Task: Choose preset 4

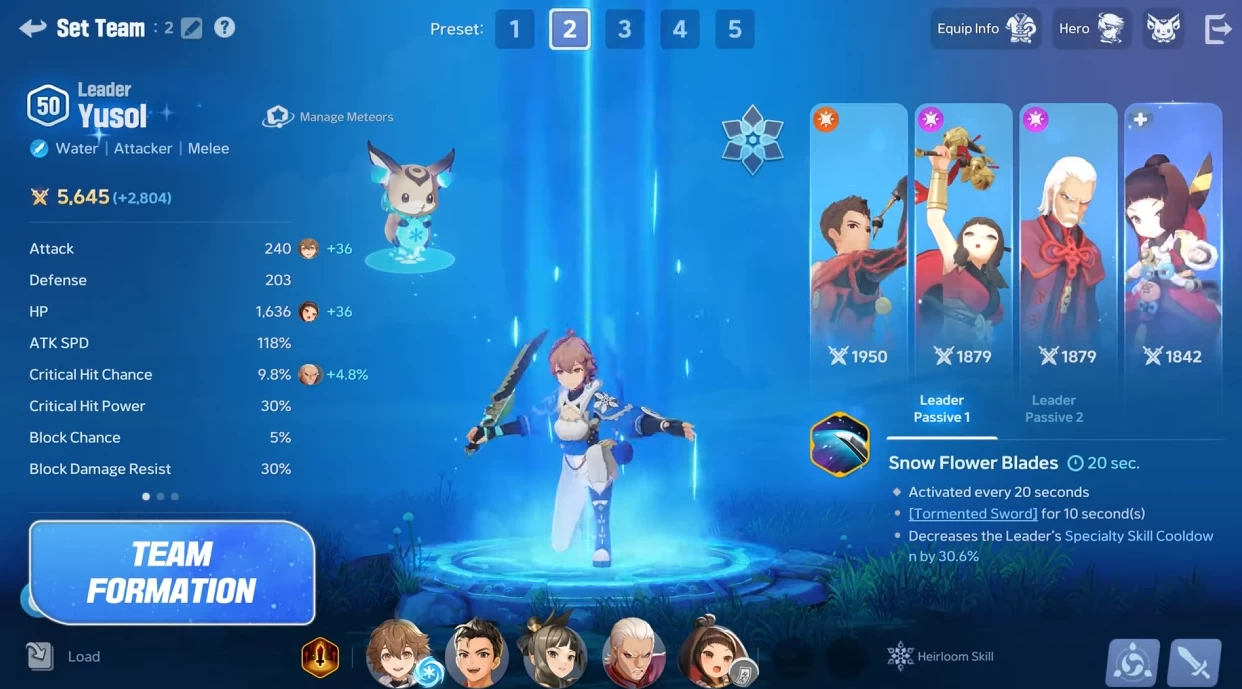Action: coord(679,29)
